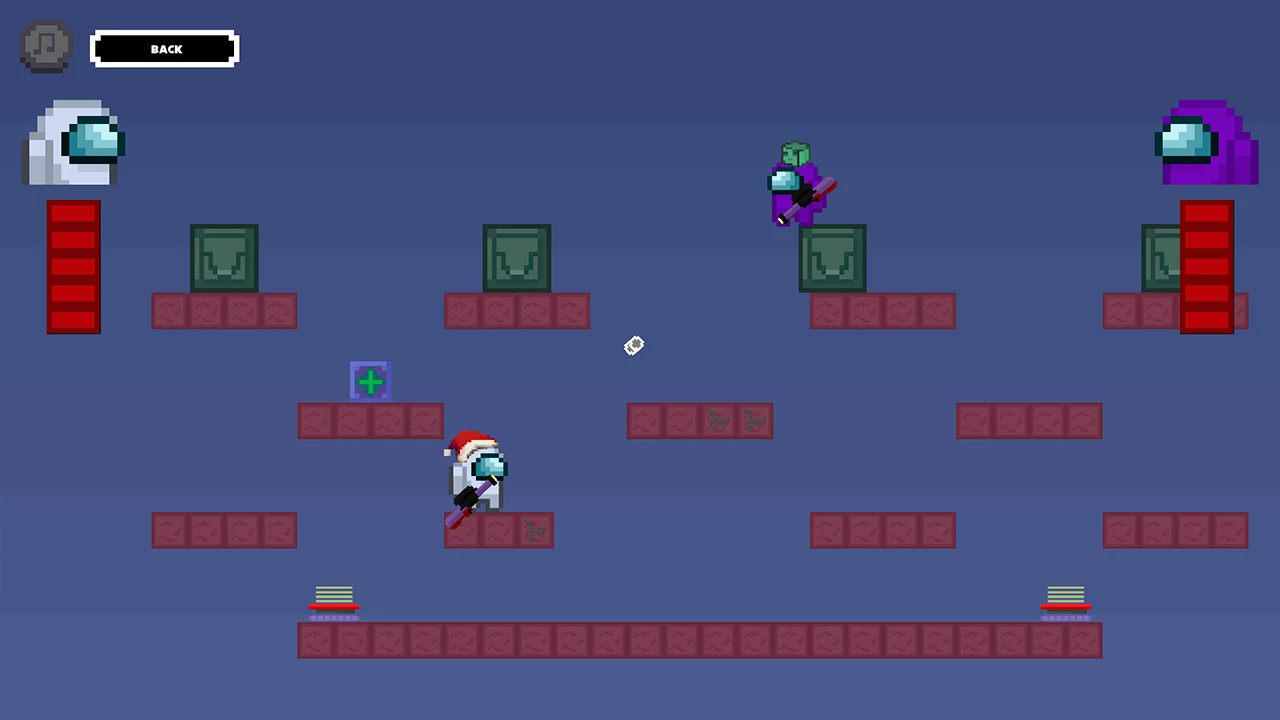
Task: Toggle the background music icon
Action: (45, 45)
